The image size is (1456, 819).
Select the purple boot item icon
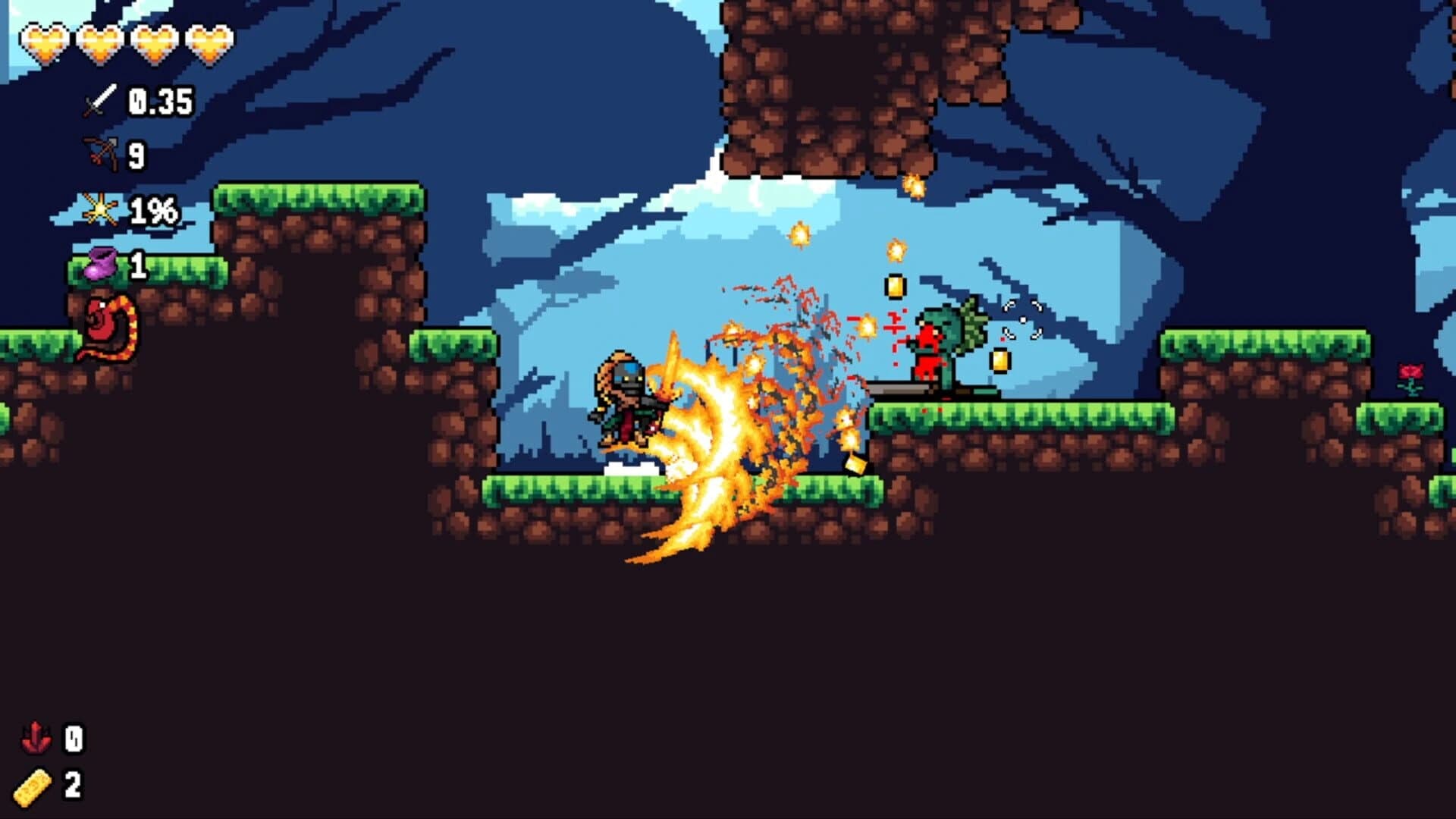pos(102,265)
